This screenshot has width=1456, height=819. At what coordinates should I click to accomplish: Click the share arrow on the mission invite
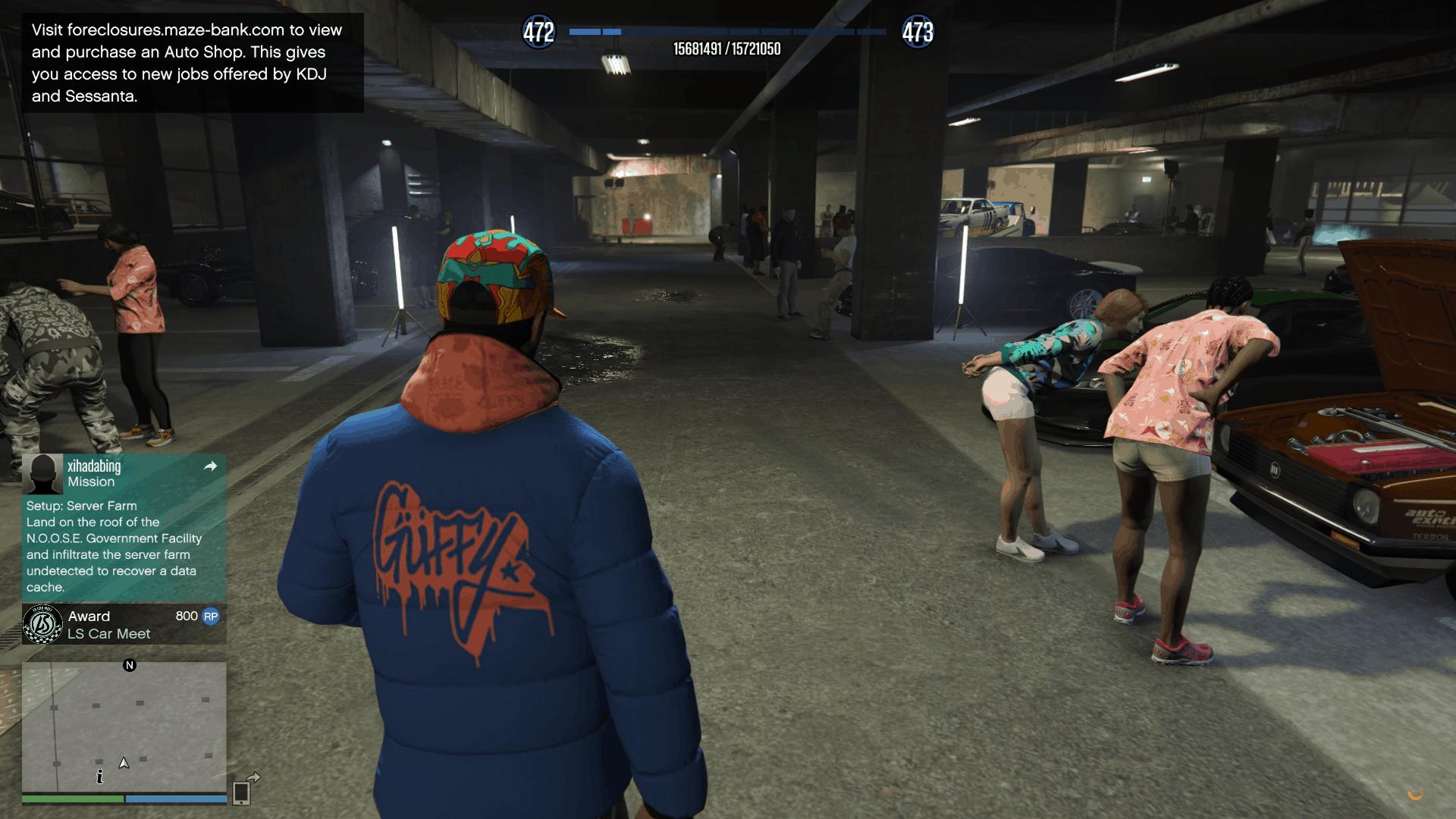(x=211, y=466)
